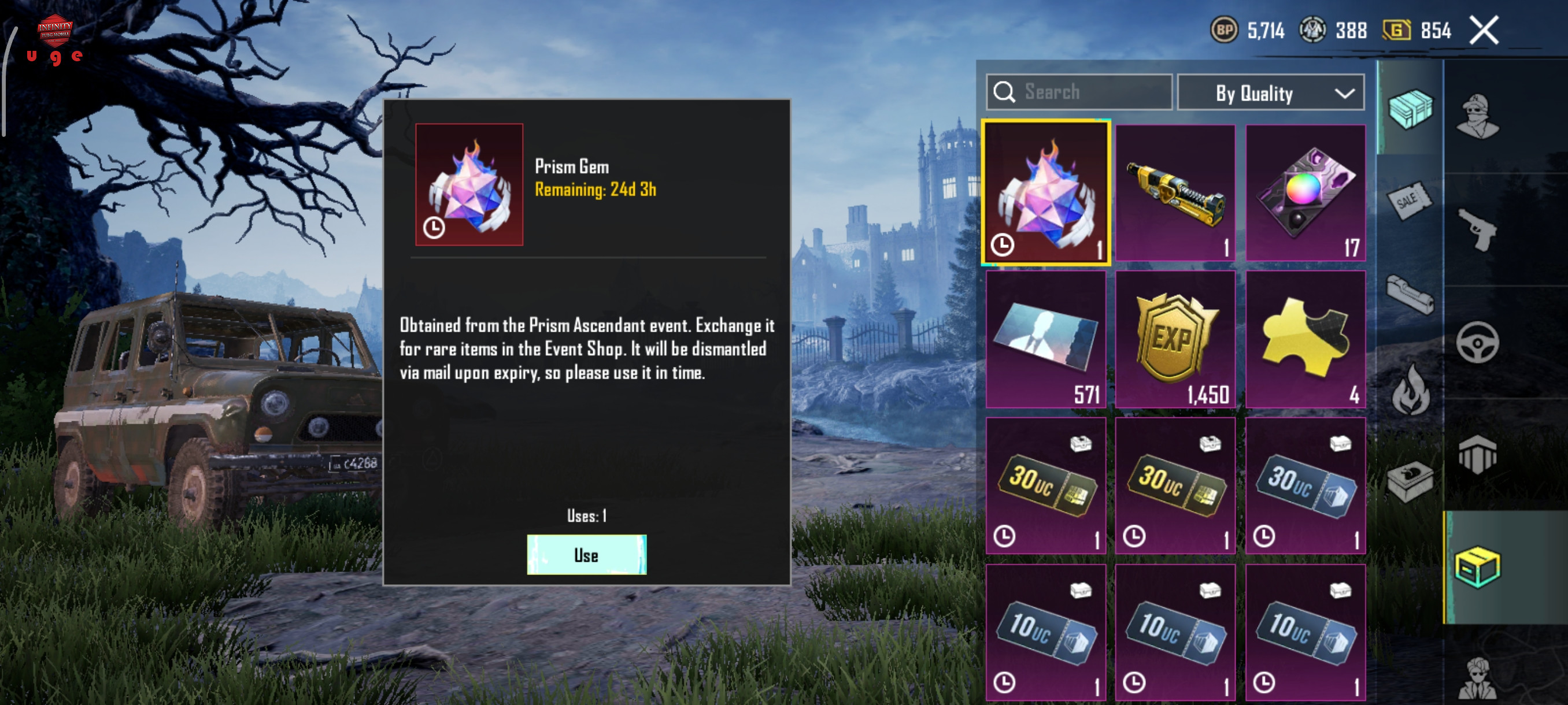Viewport: 1568px width, 705px height.
Task: Select the silhouette card with 571 count
Action: (1046, 339)
